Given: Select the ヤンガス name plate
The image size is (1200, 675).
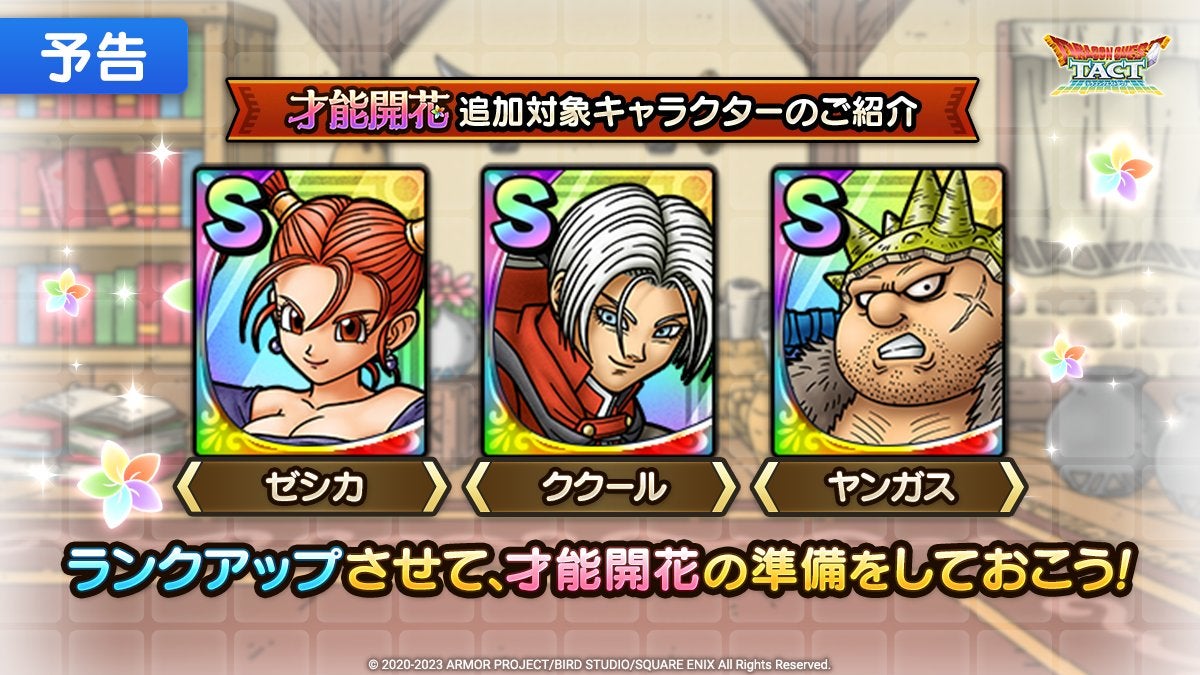Looking at the screenshot, I should [888, 489].
